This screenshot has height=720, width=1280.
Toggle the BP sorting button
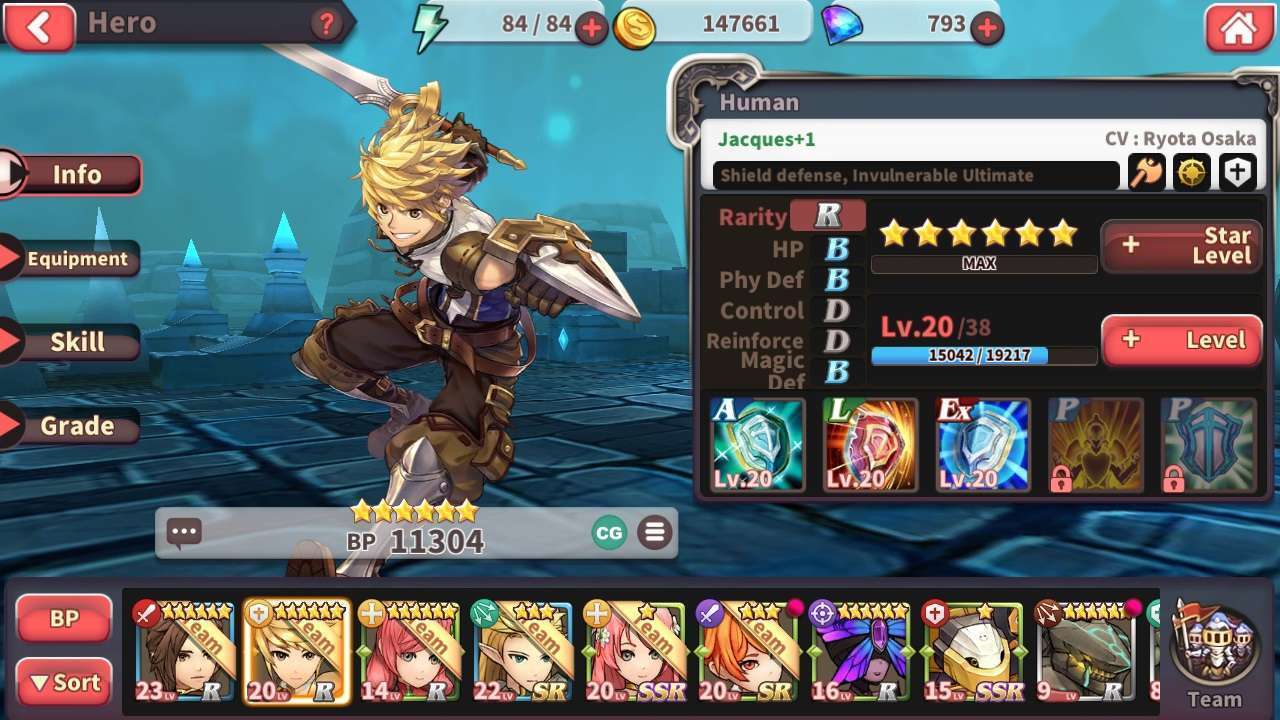pyautogui.click(x=64, y=619)
